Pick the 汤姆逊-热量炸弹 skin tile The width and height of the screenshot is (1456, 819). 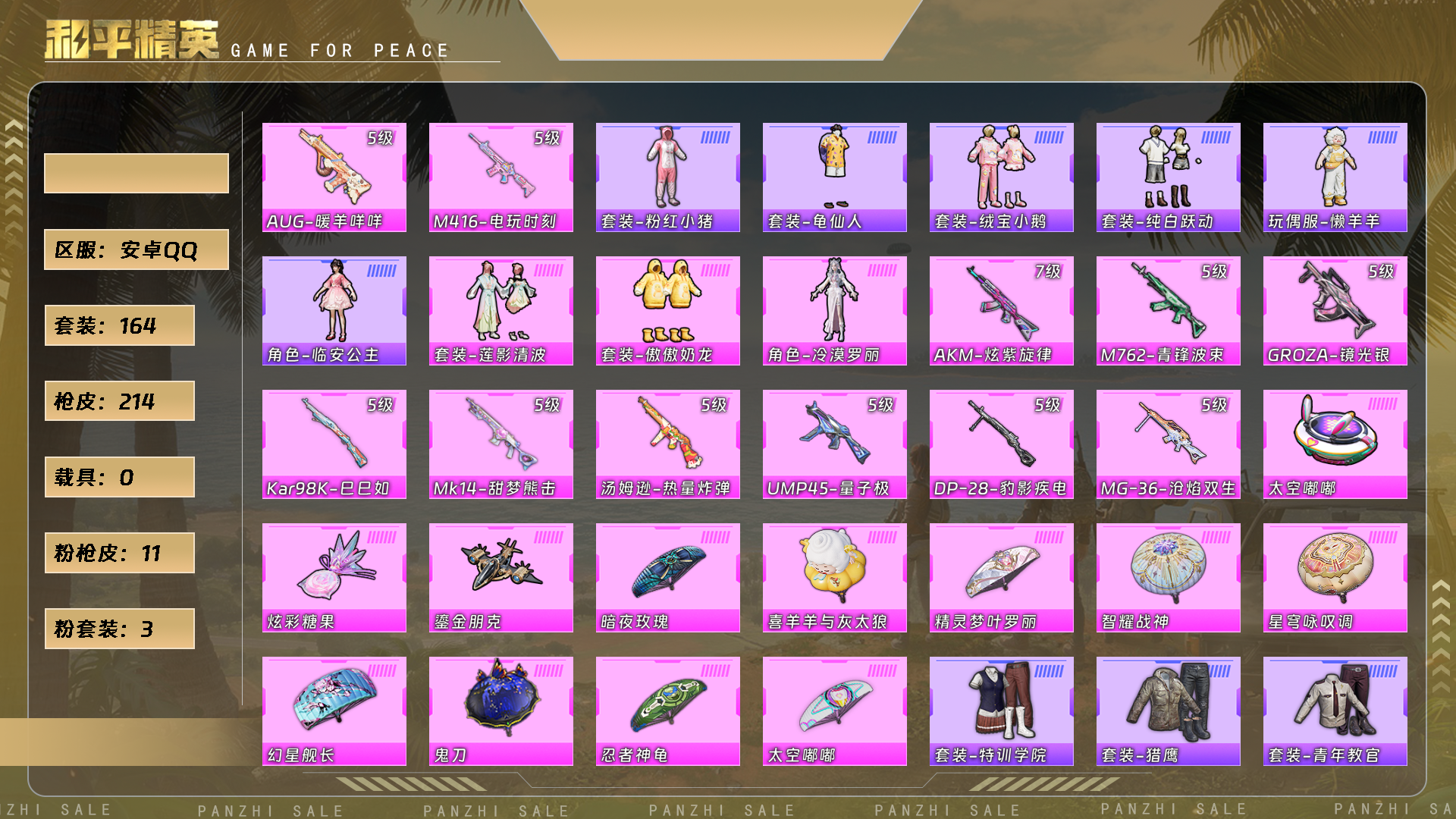tap(667, 444)
